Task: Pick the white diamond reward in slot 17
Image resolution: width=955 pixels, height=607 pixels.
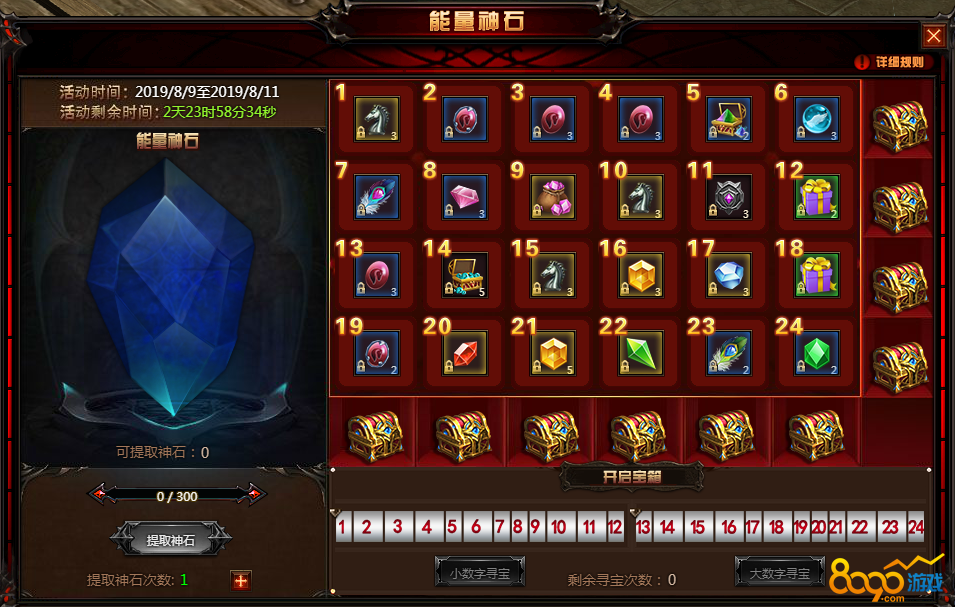Action: 729,275
